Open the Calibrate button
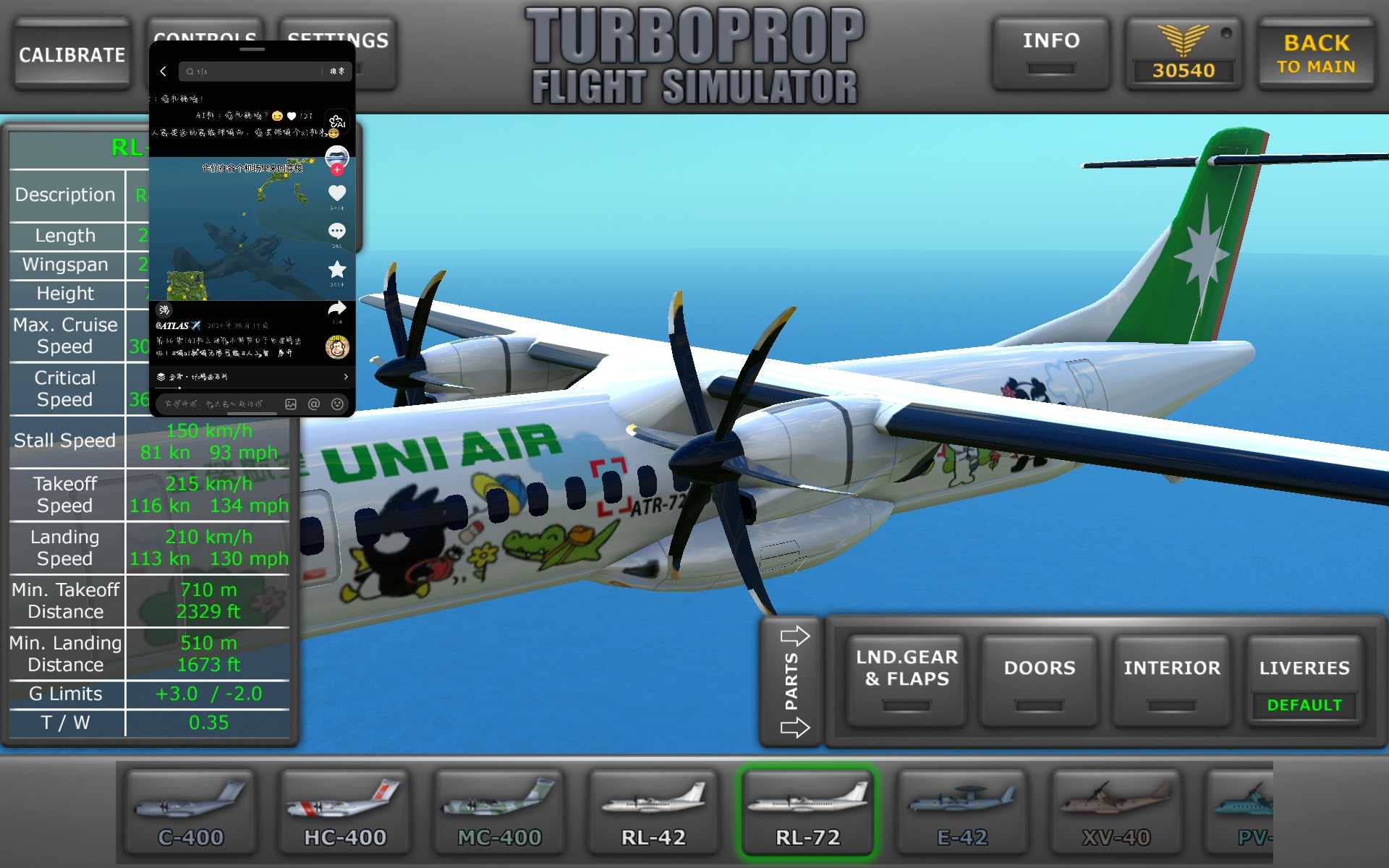 (x=72, y=55)
